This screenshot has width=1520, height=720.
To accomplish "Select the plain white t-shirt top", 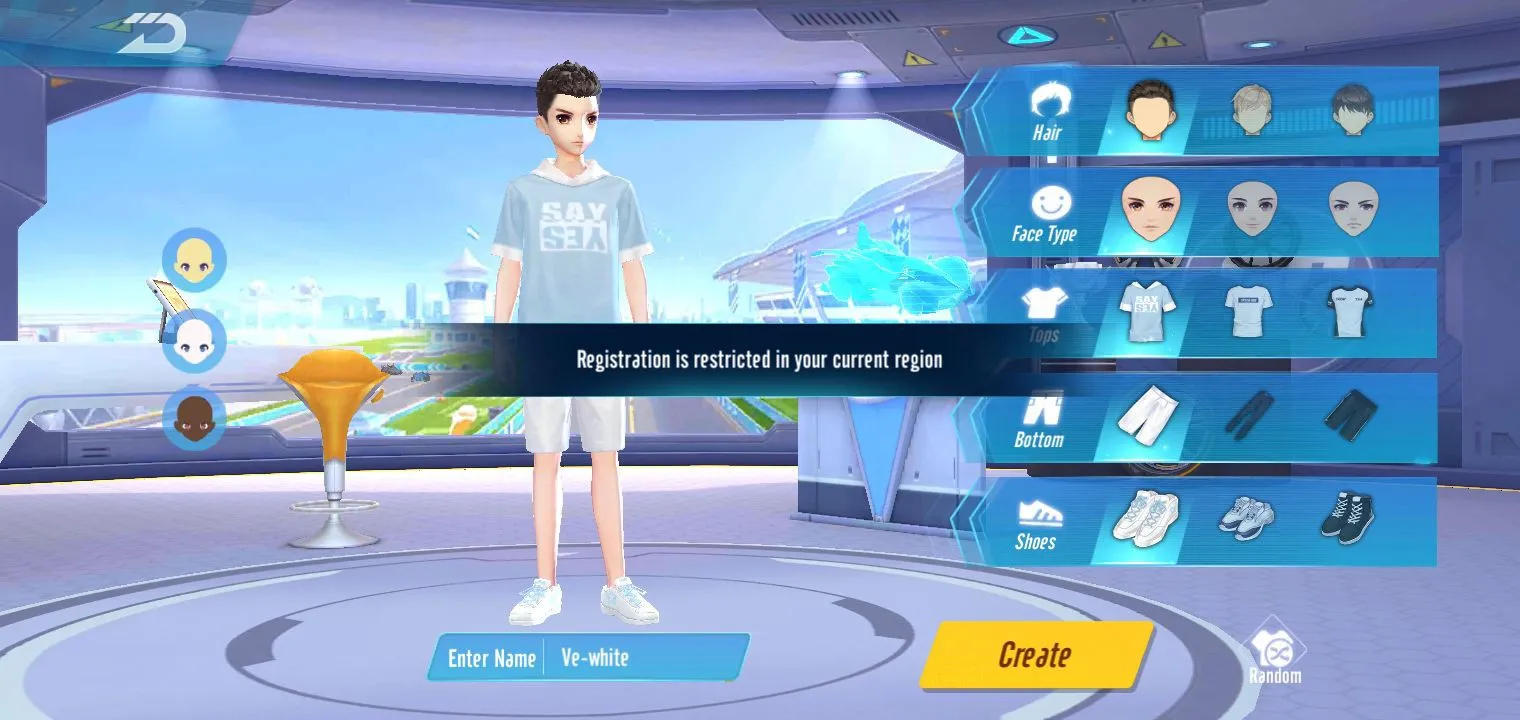I will click(x=1249, y=310).
